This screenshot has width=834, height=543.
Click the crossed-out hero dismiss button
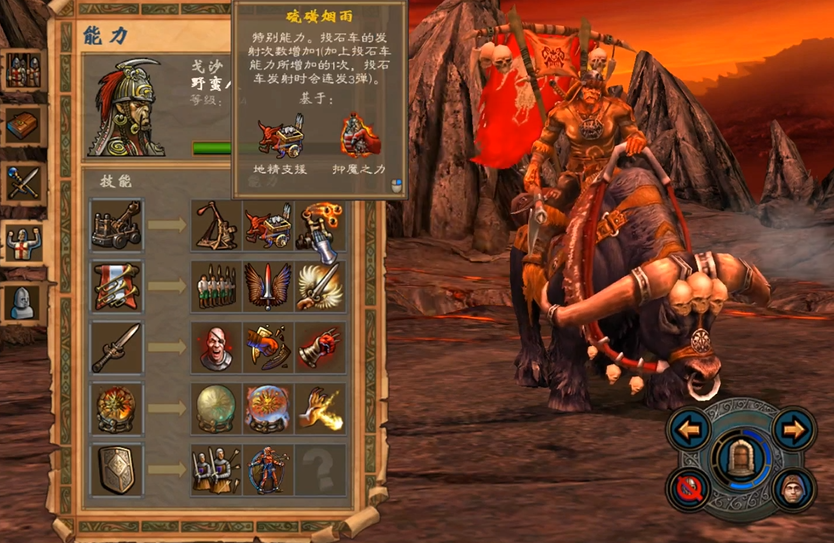click(690, 490)
